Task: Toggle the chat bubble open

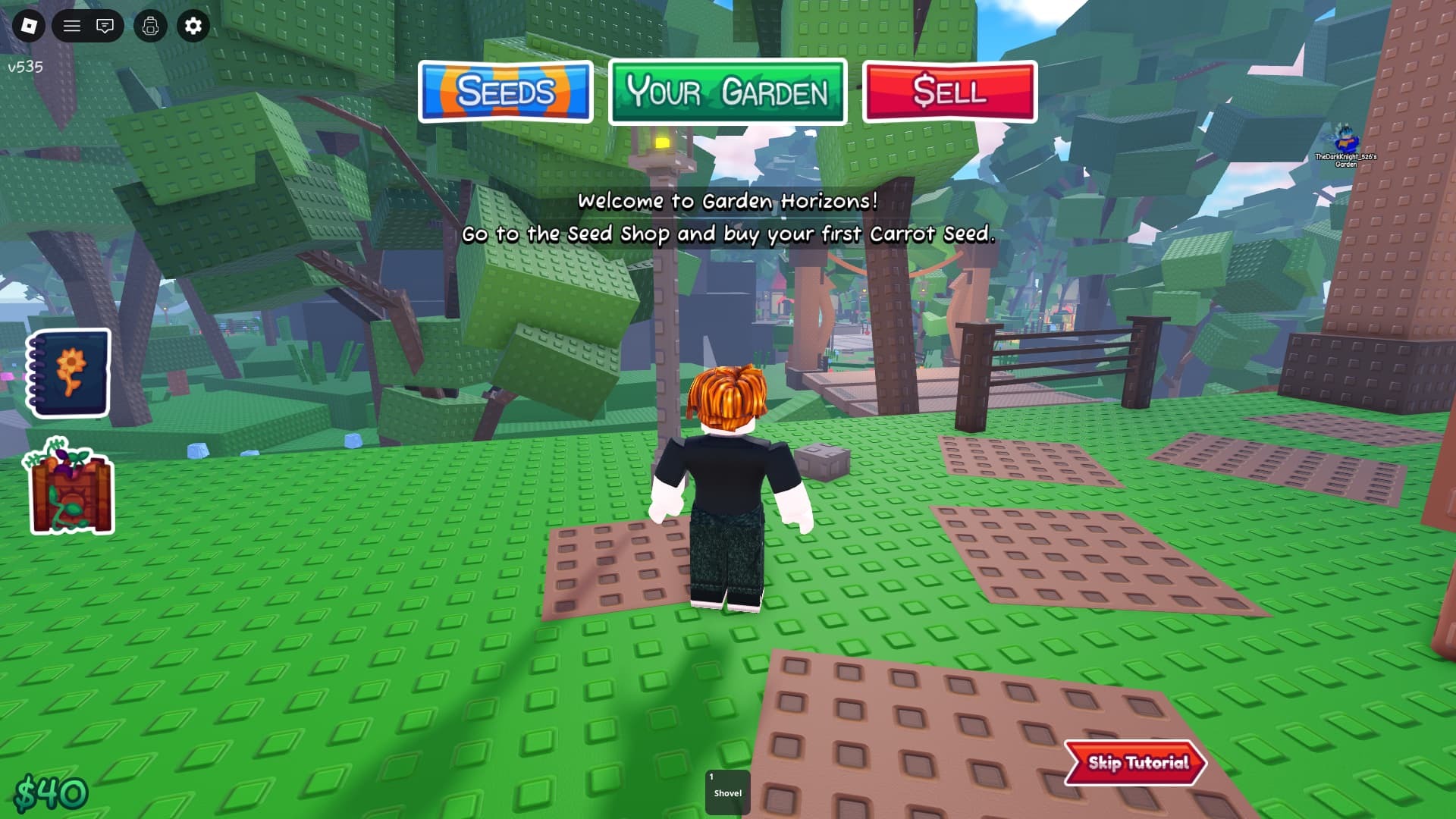Action: (105, 26)
